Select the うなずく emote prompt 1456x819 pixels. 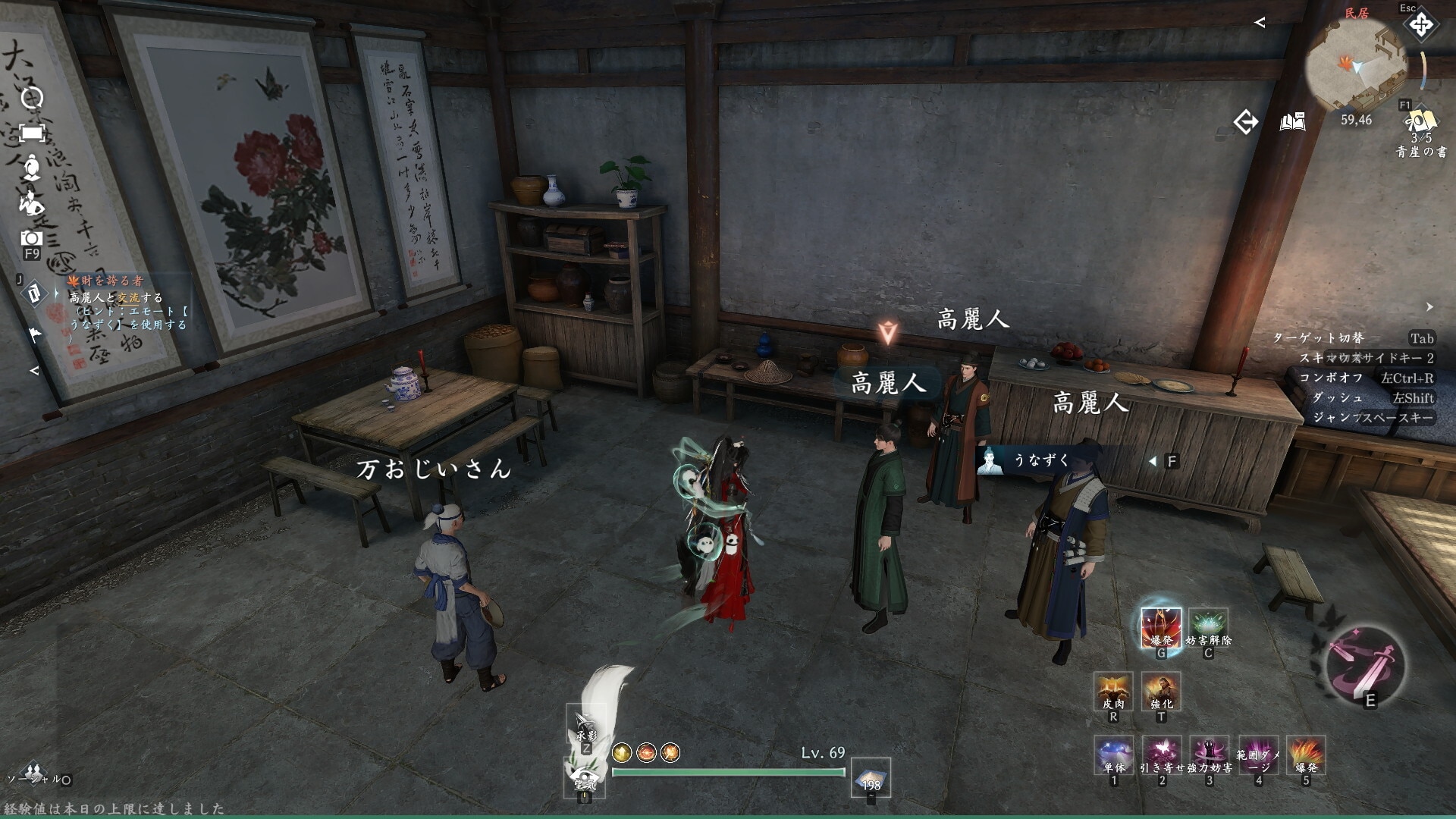coord(1040,460)
